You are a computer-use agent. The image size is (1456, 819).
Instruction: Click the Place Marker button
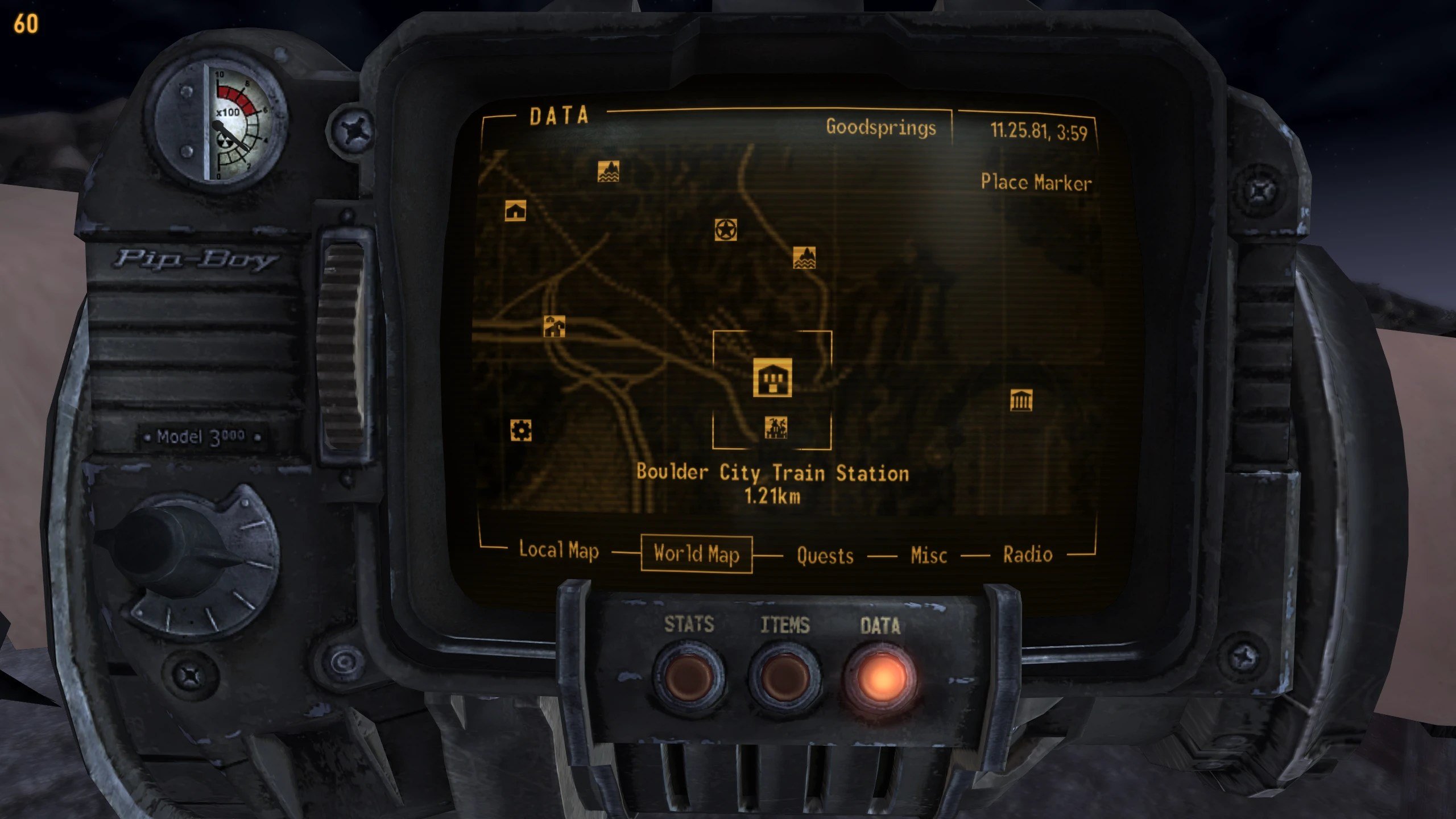pyautogui.click(x=1036, y=183)
